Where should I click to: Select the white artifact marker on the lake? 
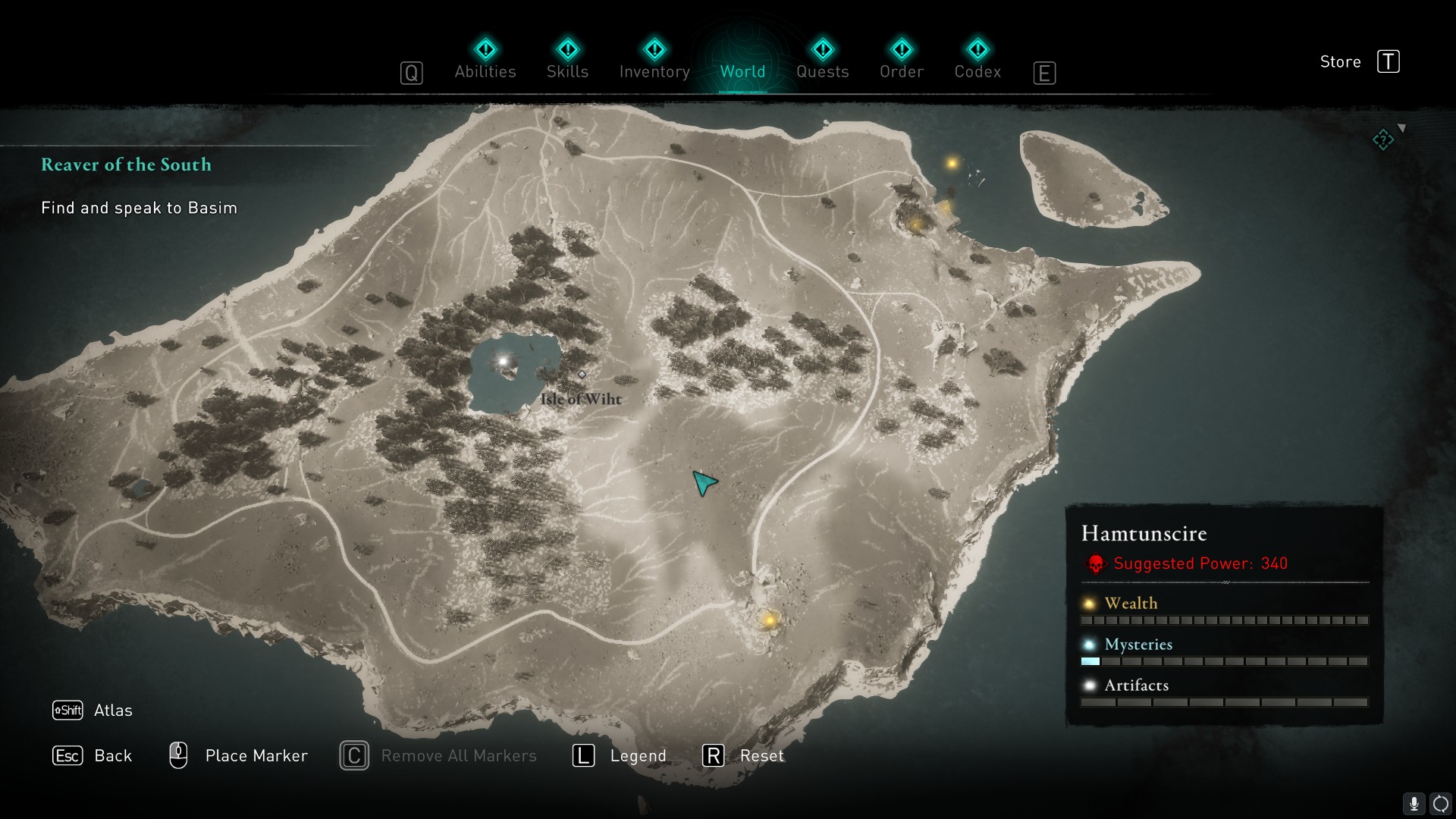[503, 362]
